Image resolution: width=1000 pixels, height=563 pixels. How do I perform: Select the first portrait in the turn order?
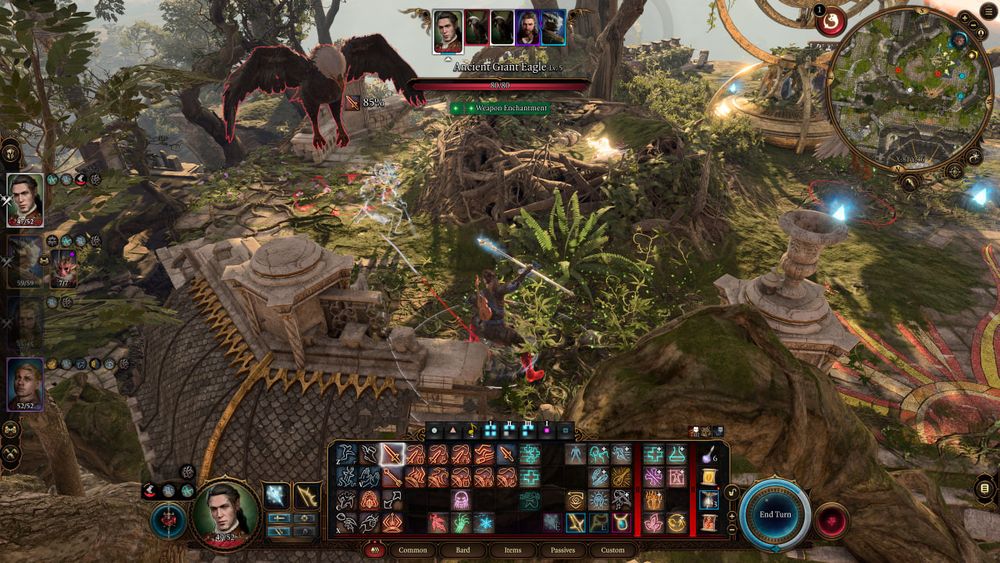tap(448, 29)
